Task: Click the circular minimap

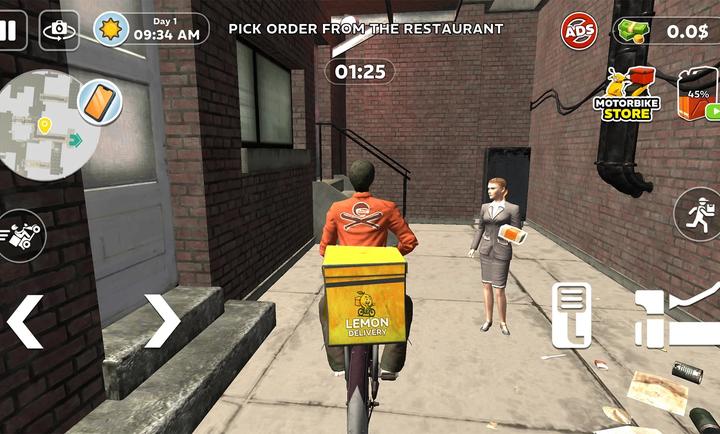Action: [45, 125]
